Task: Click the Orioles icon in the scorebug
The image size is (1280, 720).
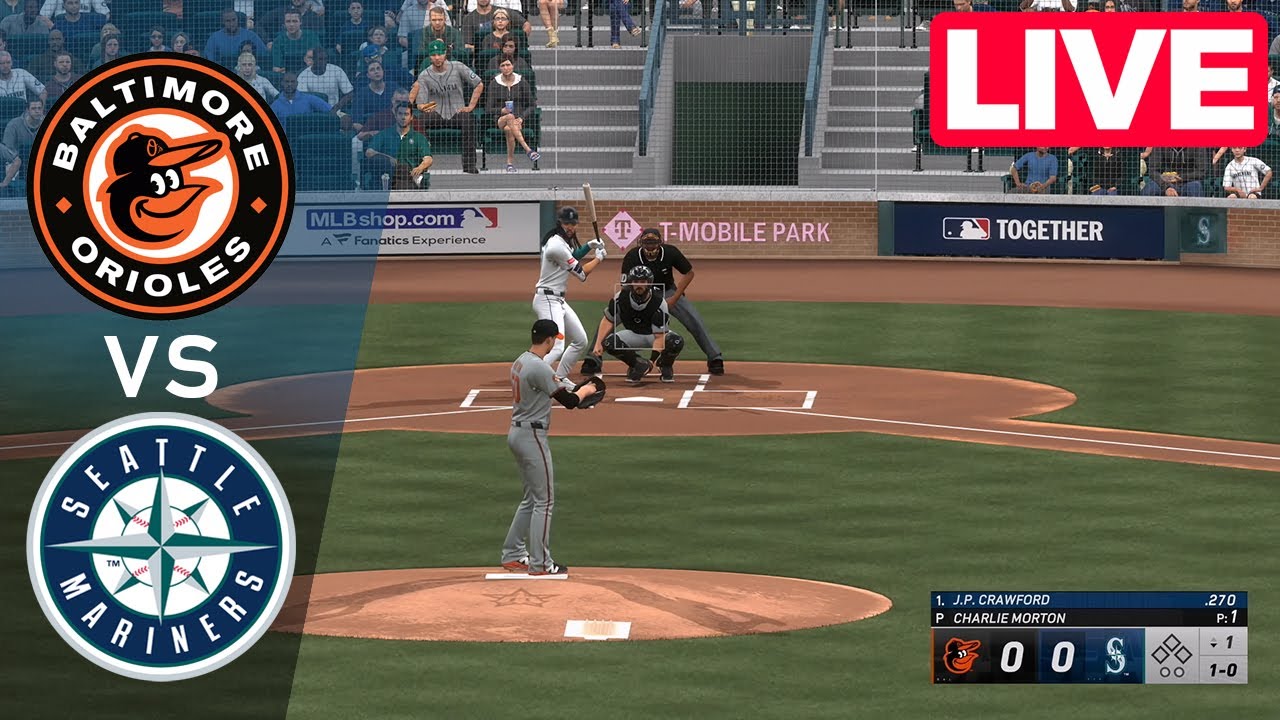Action: coord(961,657)
